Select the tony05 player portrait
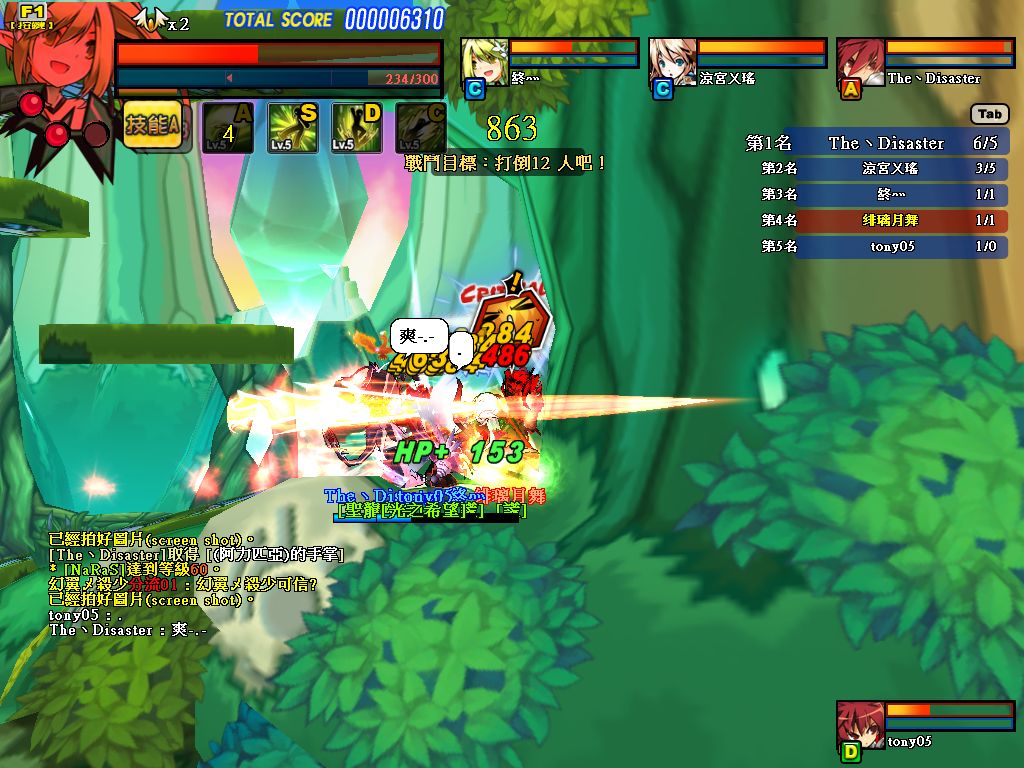This screenshot has width=1024, height=768. coord(860,726)
